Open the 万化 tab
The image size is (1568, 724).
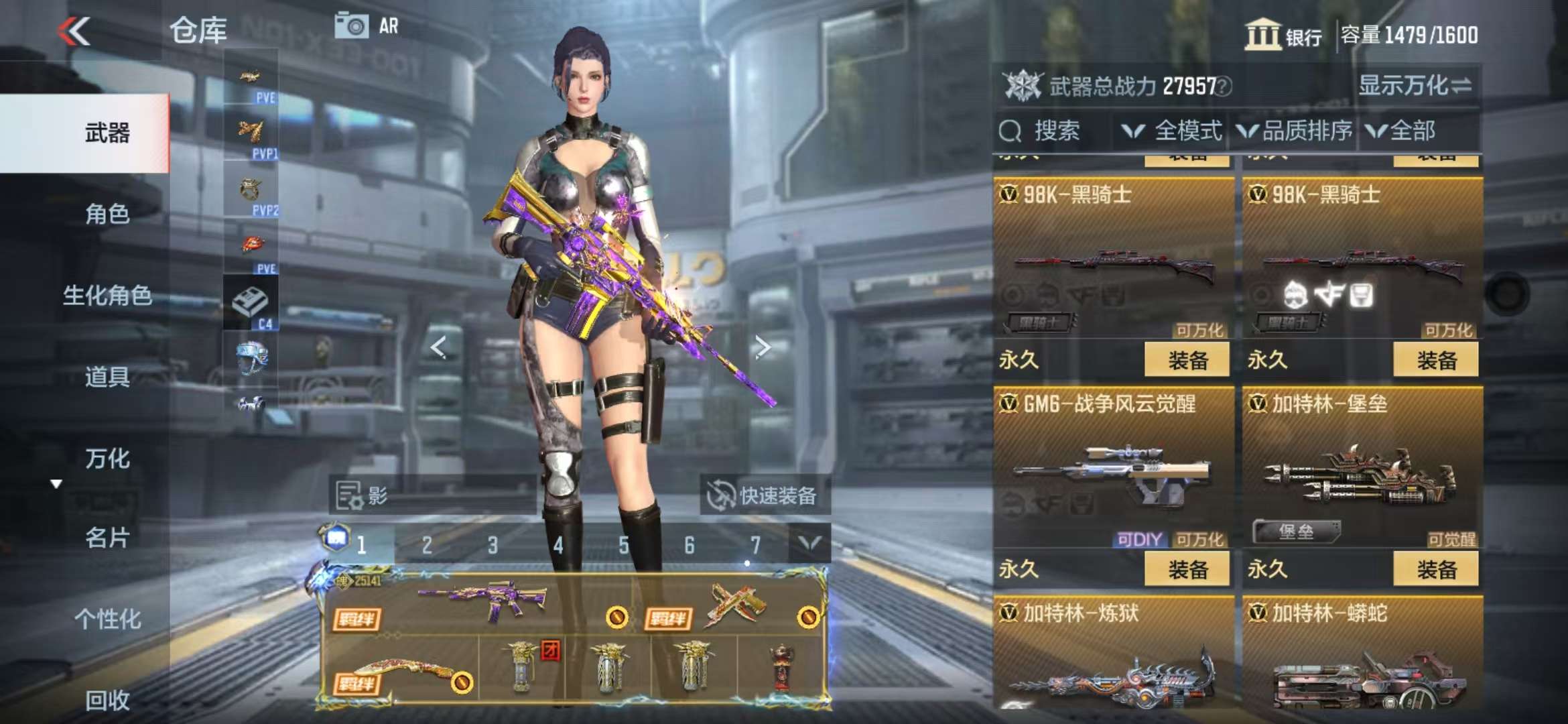[x=107, y=459]
